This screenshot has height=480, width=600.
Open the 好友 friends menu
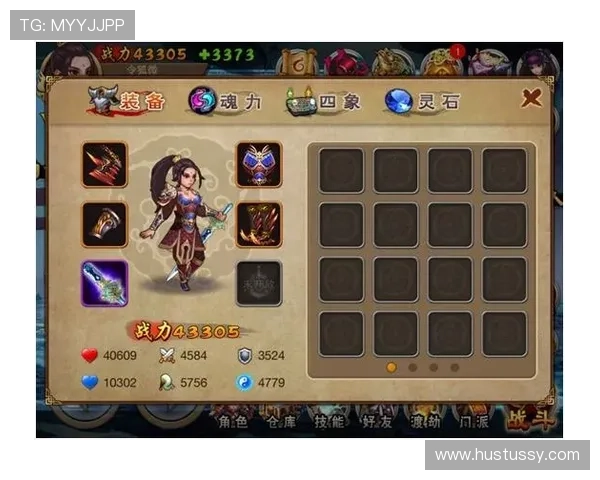tap(376, 421)
